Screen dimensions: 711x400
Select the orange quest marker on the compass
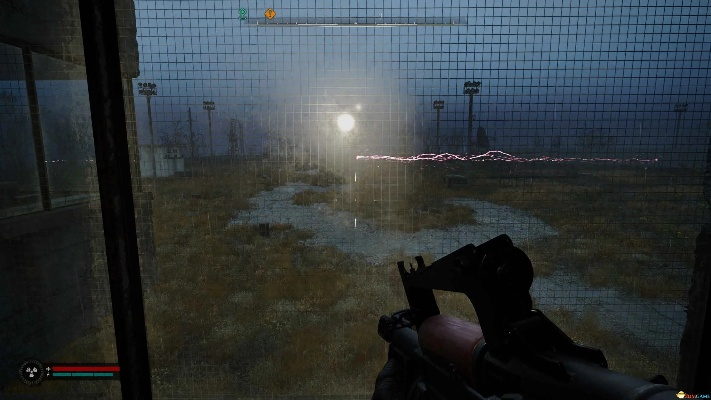269,14
